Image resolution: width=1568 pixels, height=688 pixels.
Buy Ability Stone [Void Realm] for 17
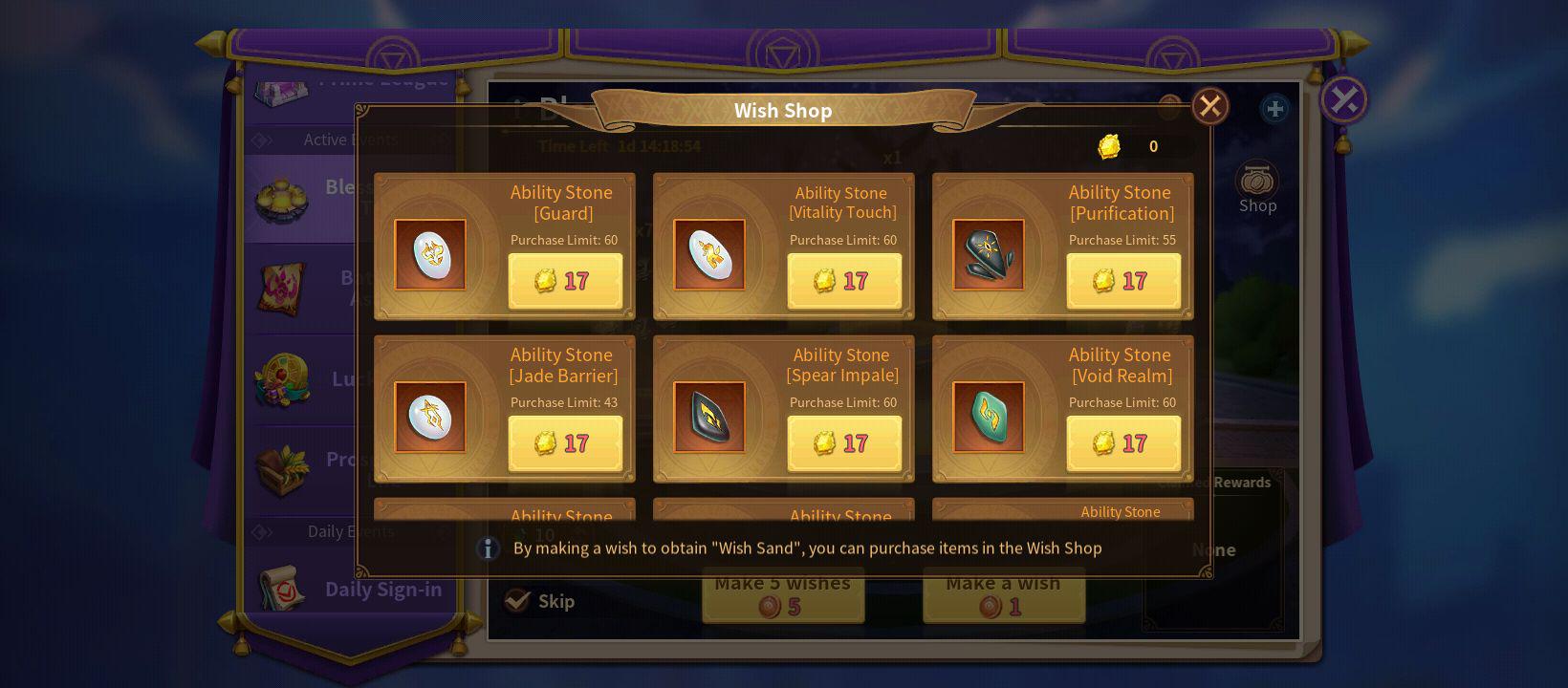pyautogui.click(x=1123, y=443)
